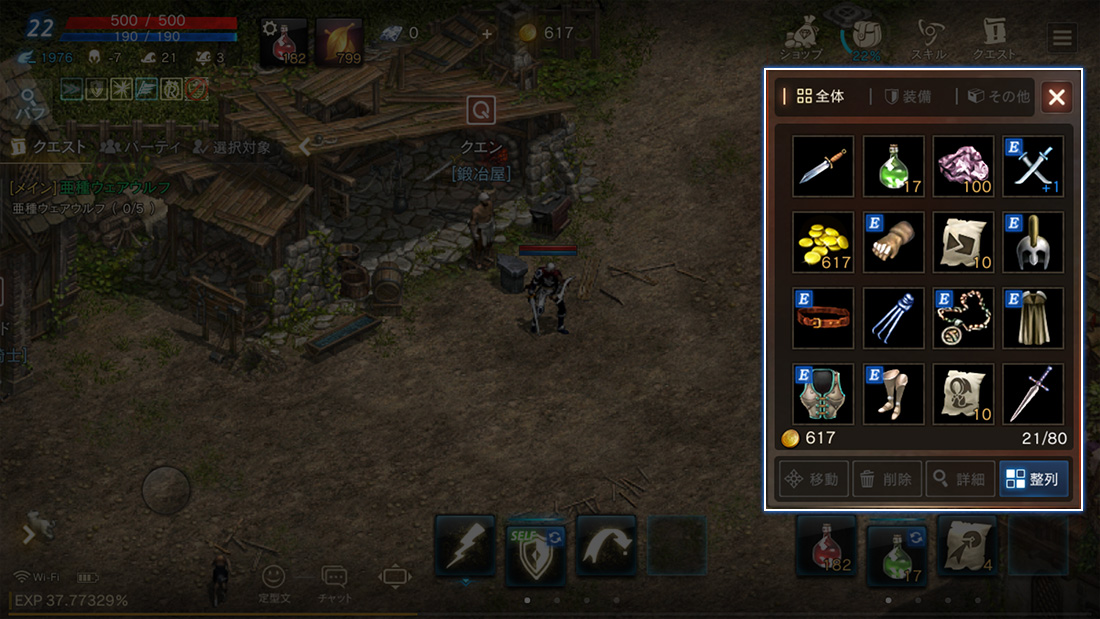Select the green potion inventory slot
The height and width of the screenshot is (619, 1100).
893,166
